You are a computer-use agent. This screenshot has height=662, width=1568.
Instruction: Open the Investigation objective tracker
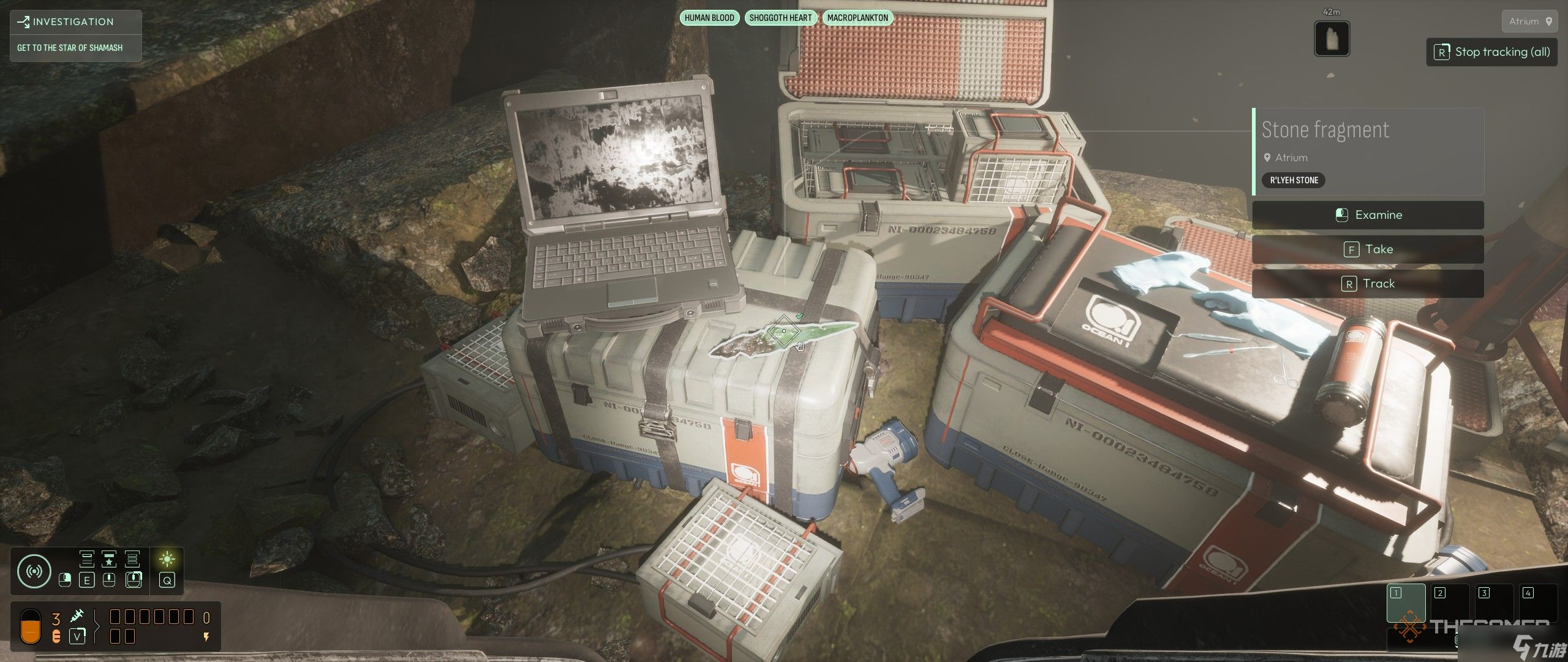click(75, 22)
